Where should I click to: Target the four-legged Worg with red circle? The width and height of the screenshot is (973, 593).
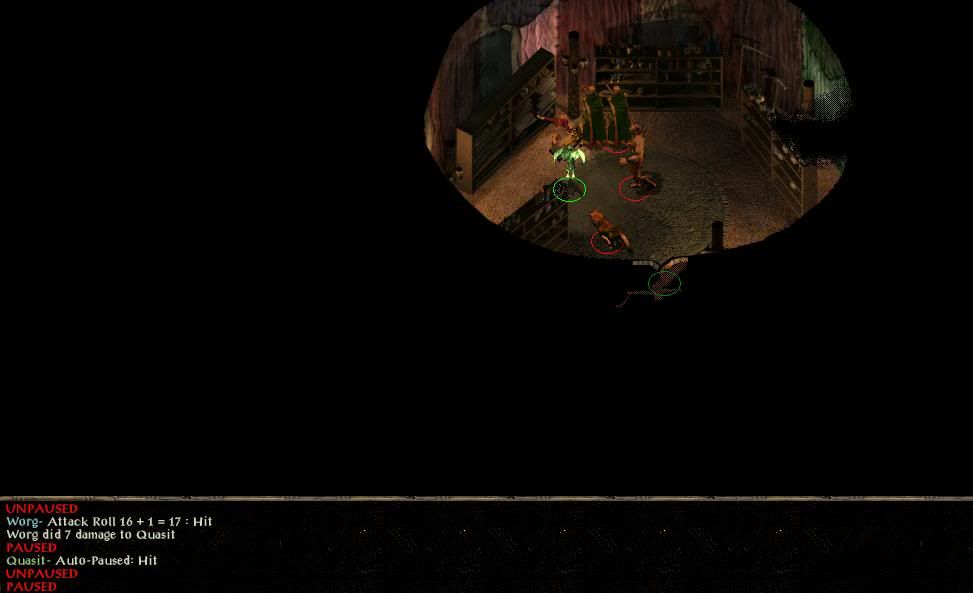coord(604,229)
